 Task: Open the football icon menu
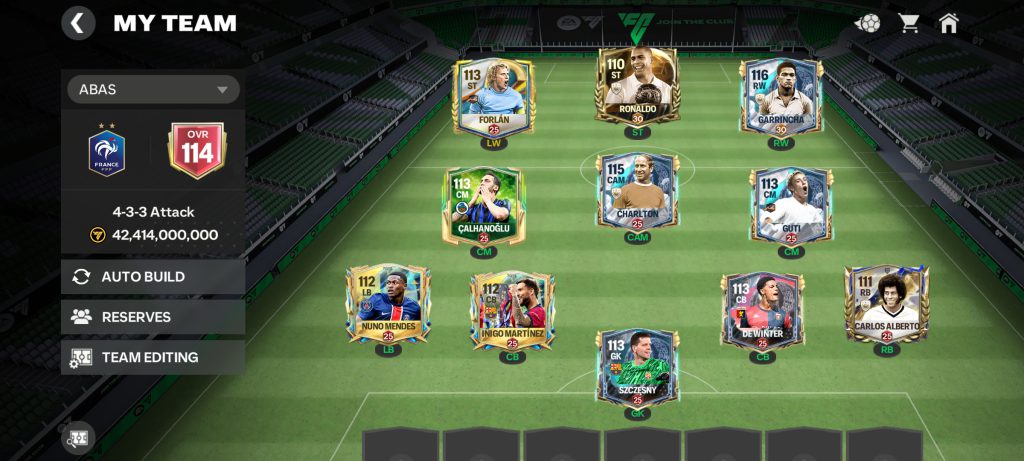(868, 22)
